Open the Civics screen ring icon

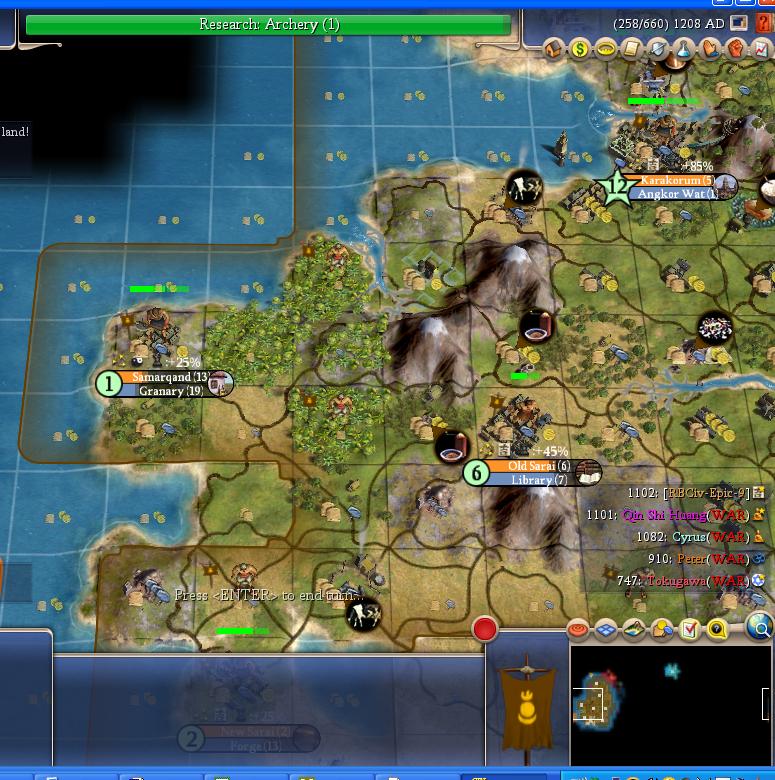click(605, 48)
